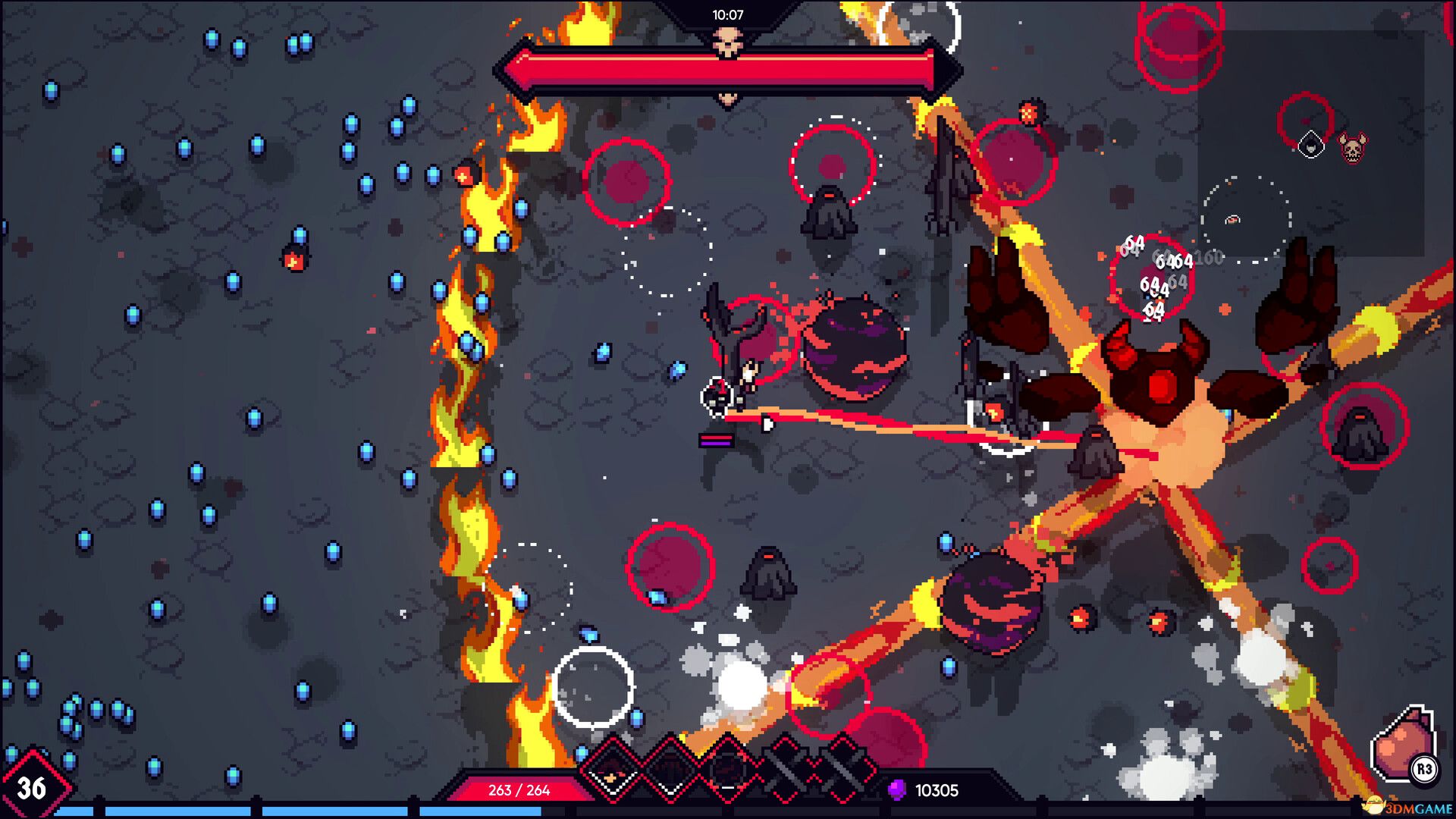
Task: Click the purple gem XP icon
Action: coord(897,789)
